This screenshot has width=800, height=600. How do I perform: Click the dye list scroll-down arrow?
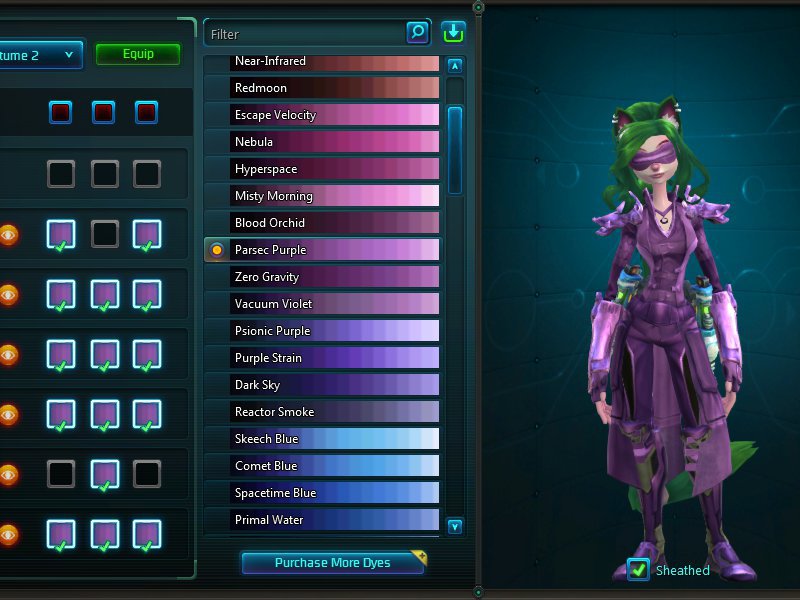coord(455,526)
